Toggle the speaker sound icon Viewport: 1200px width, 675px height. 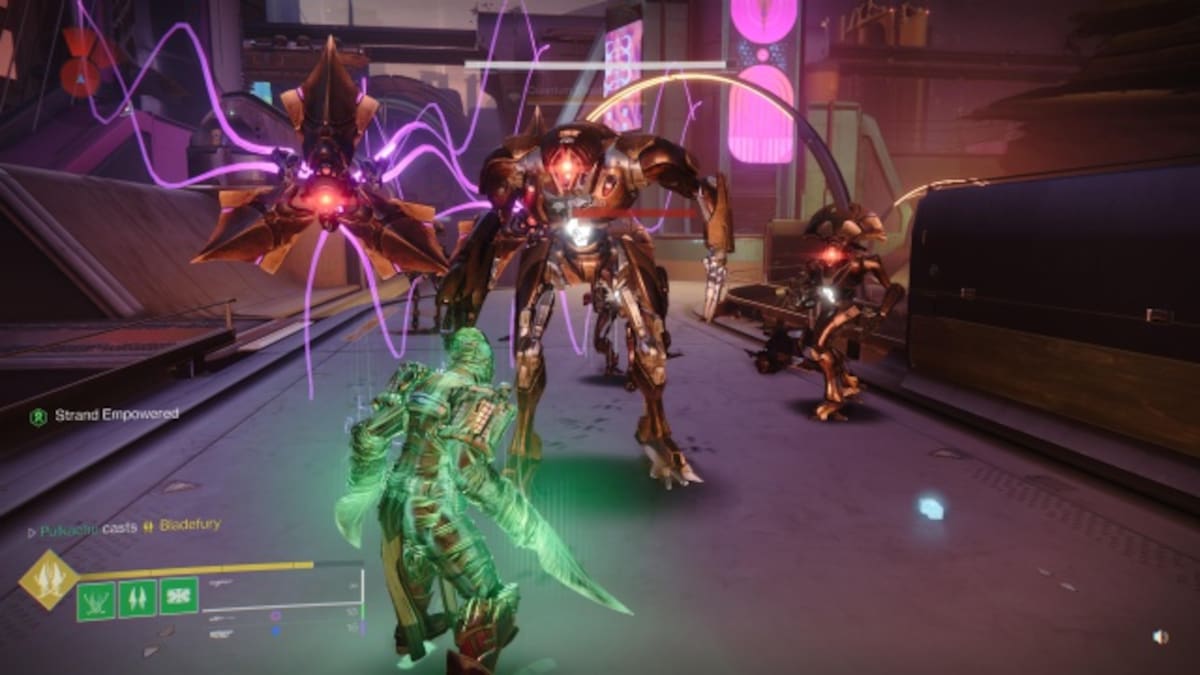[x=1159, y=636]
